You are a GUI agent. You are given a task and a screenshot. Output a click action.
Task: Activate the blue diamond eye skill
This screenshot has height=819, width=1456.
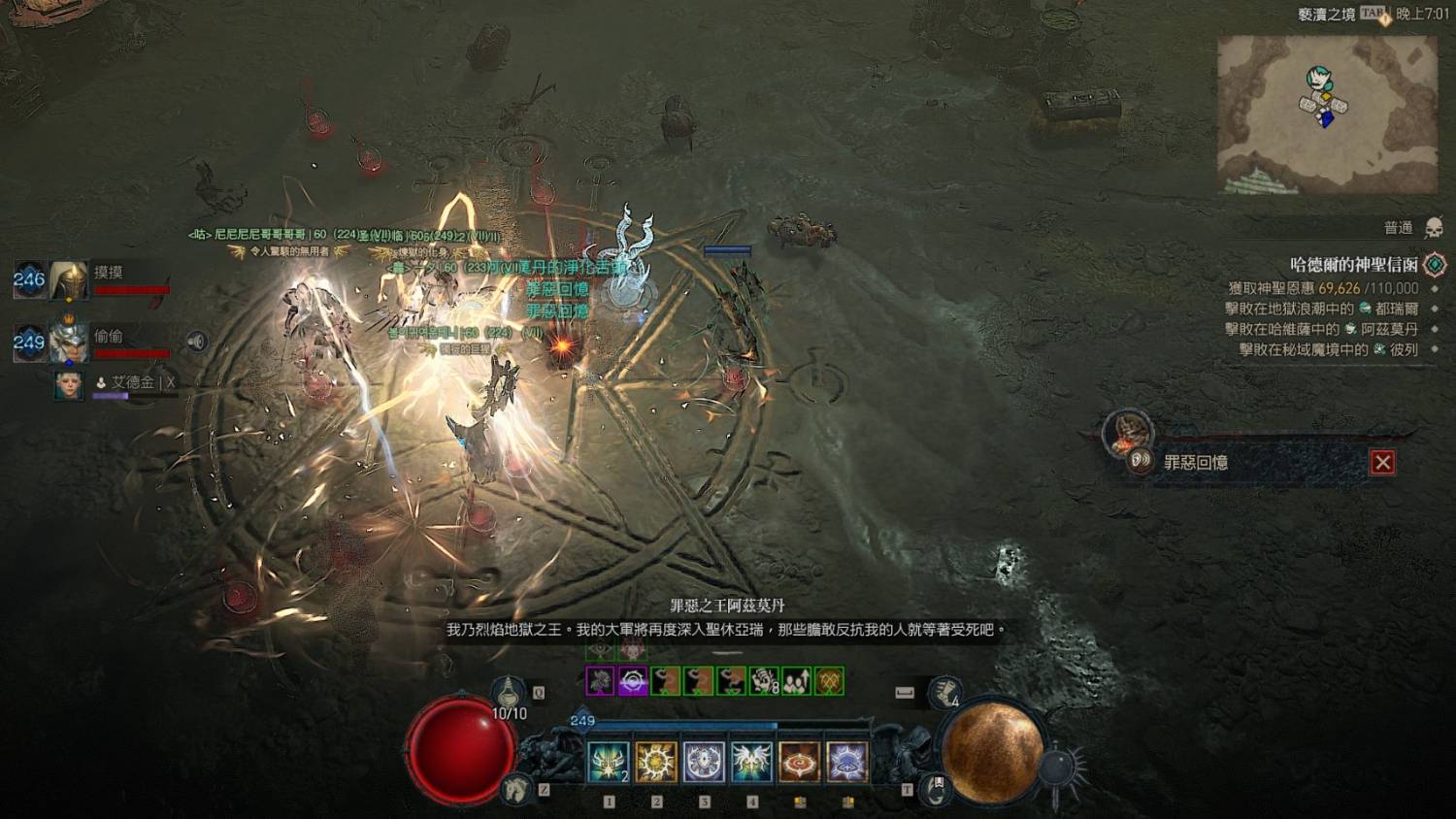coord(847,762)
